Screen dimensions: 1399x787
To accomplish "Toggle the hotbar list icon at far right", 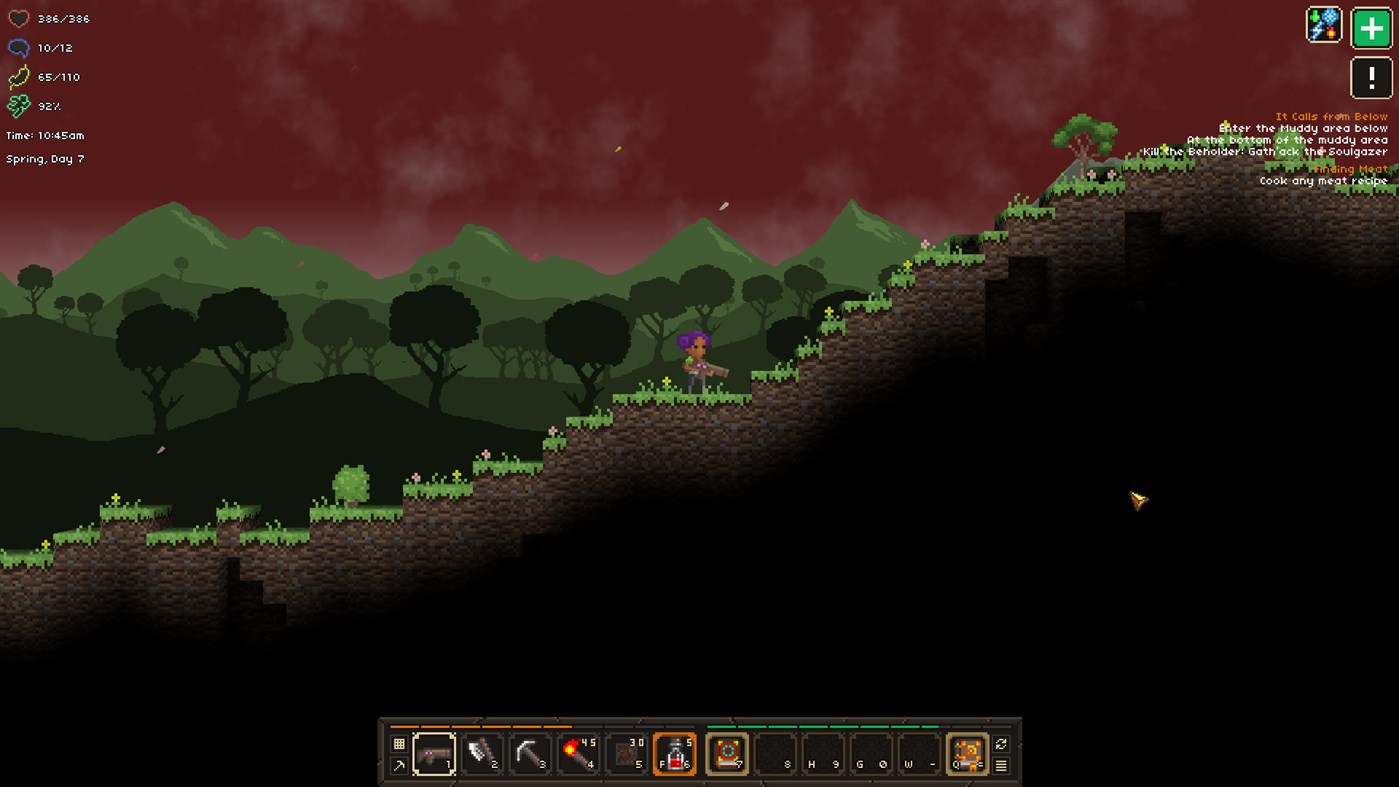I will [x=1000, y=765].
